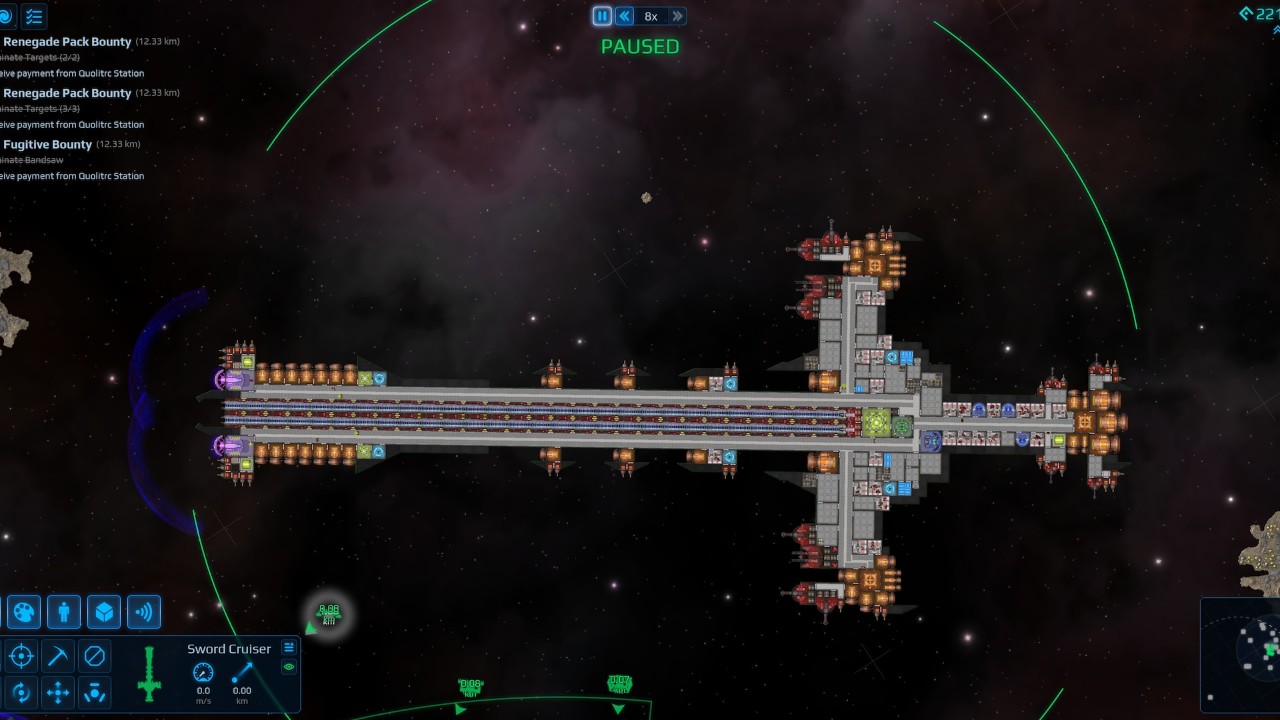The image size is (1280, 720).
Task: Select the mining pickaxe command
Action: (x=58, y=656)
